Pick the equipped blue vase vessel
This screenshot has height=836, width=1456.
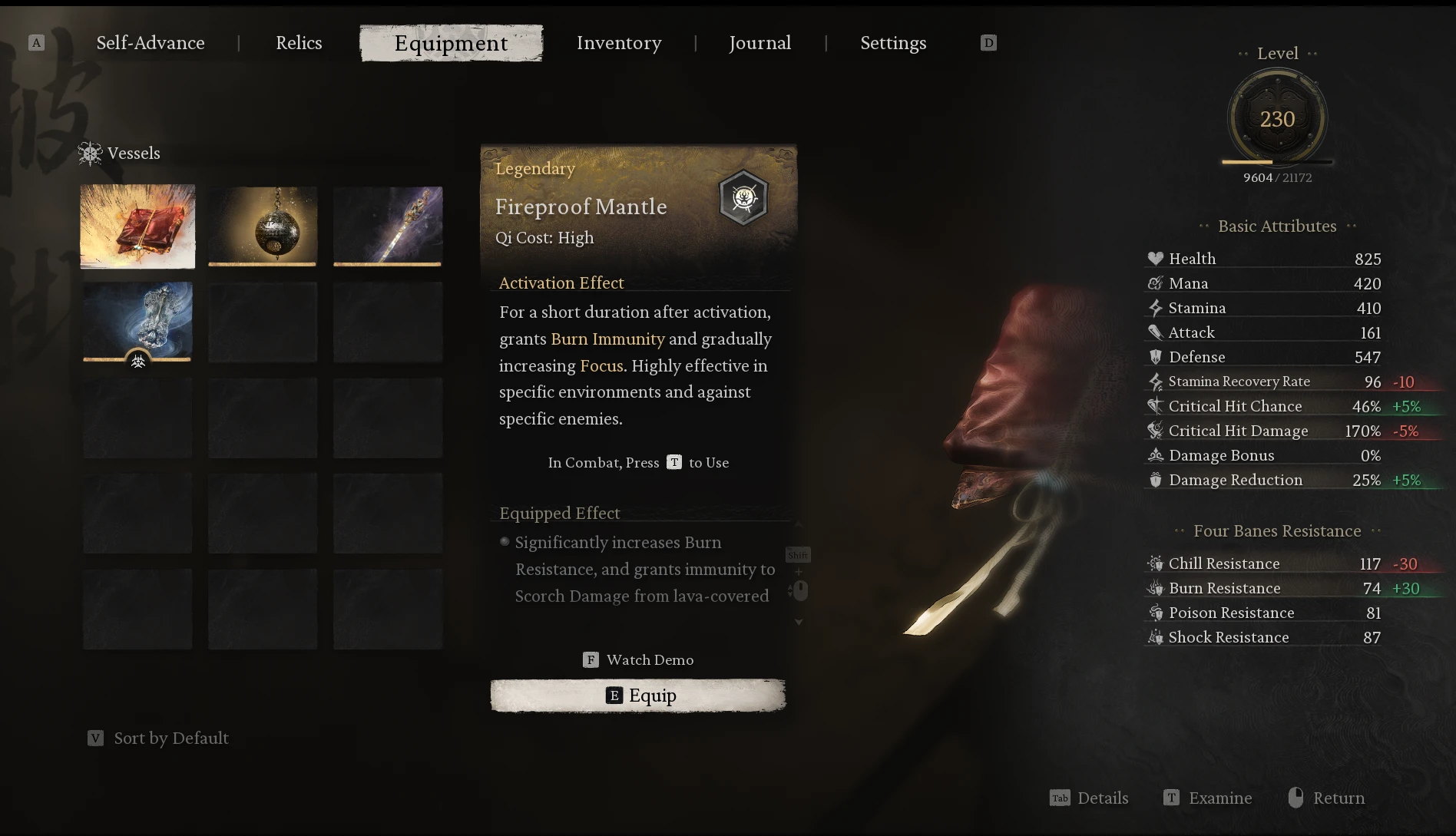pyautogui.click(x=138, y=321)
